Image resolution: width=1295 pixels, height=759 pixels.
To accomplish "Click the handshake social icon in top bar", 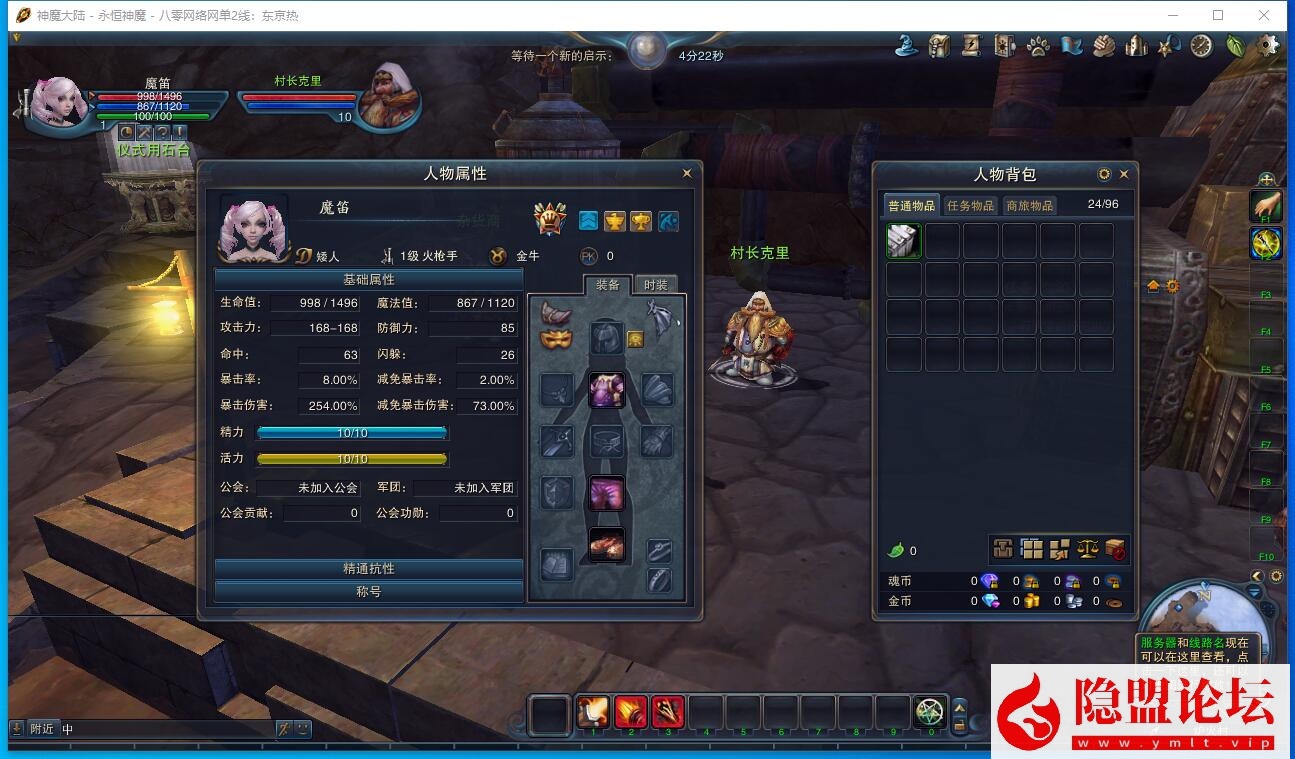I will (x=1104, y=45).
